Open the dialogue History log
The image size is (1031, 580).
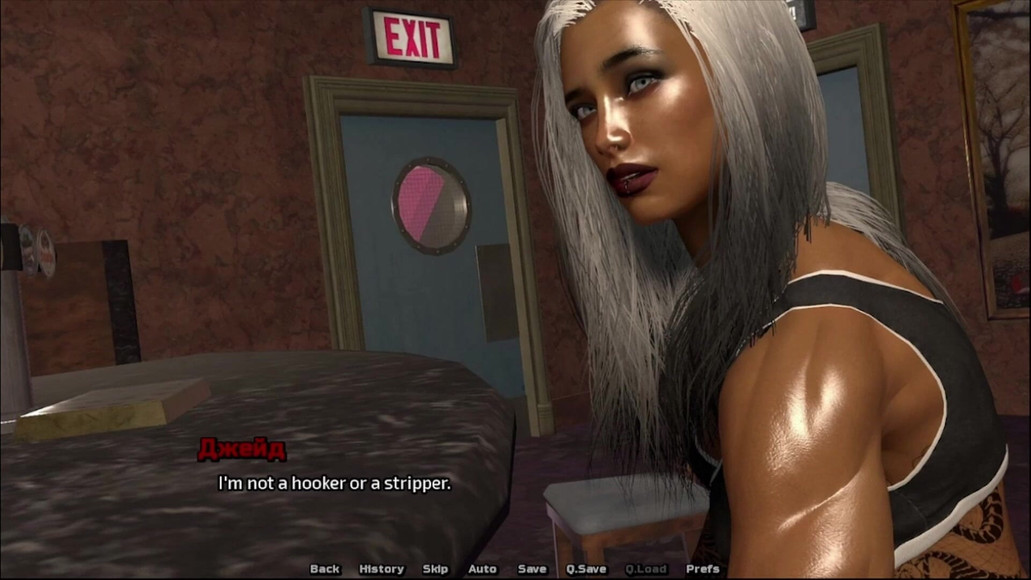381,569
